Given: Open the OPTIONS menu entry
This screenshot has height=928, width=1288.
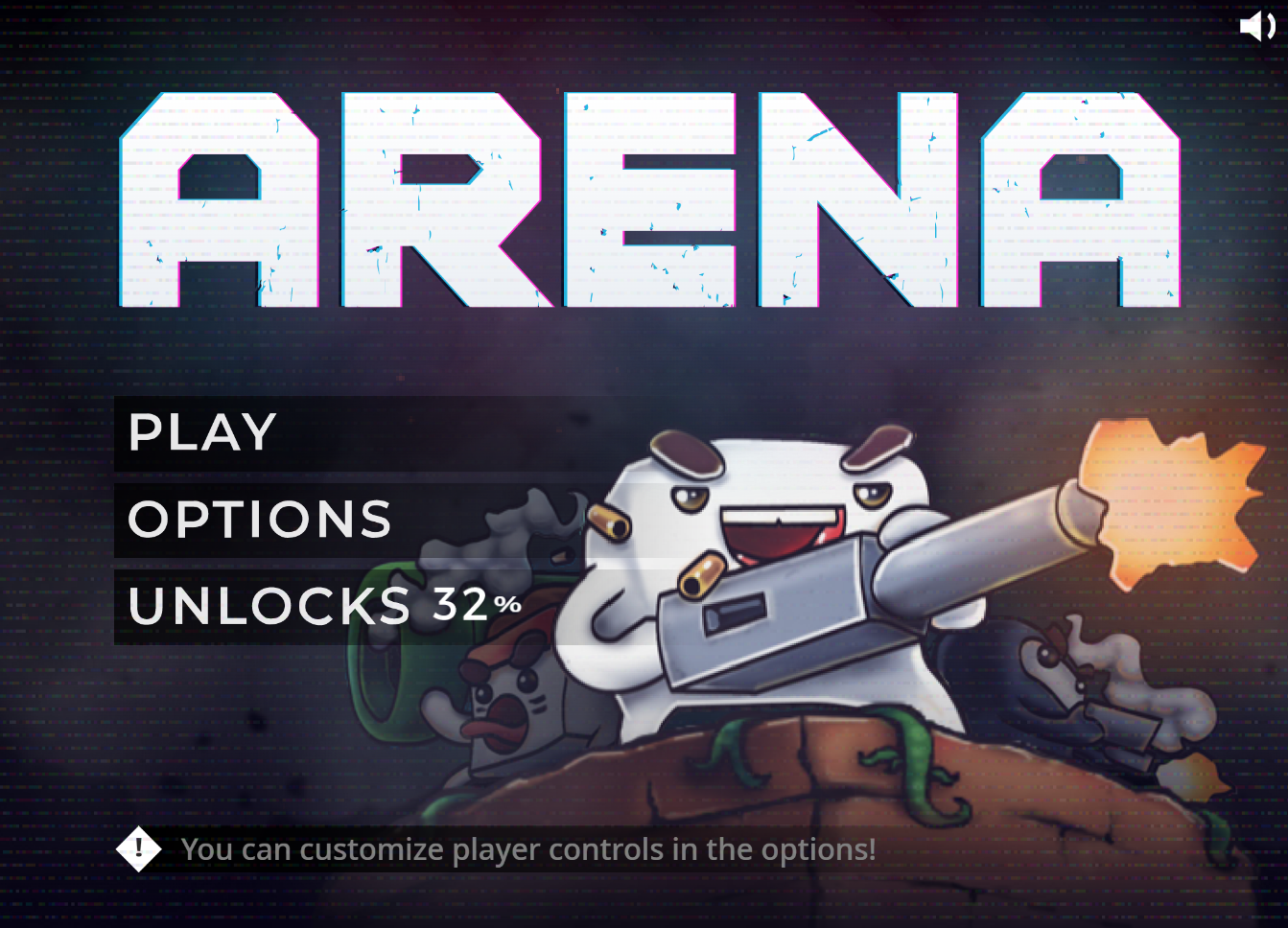Looking at the screenshot, I should click(259, 520).
